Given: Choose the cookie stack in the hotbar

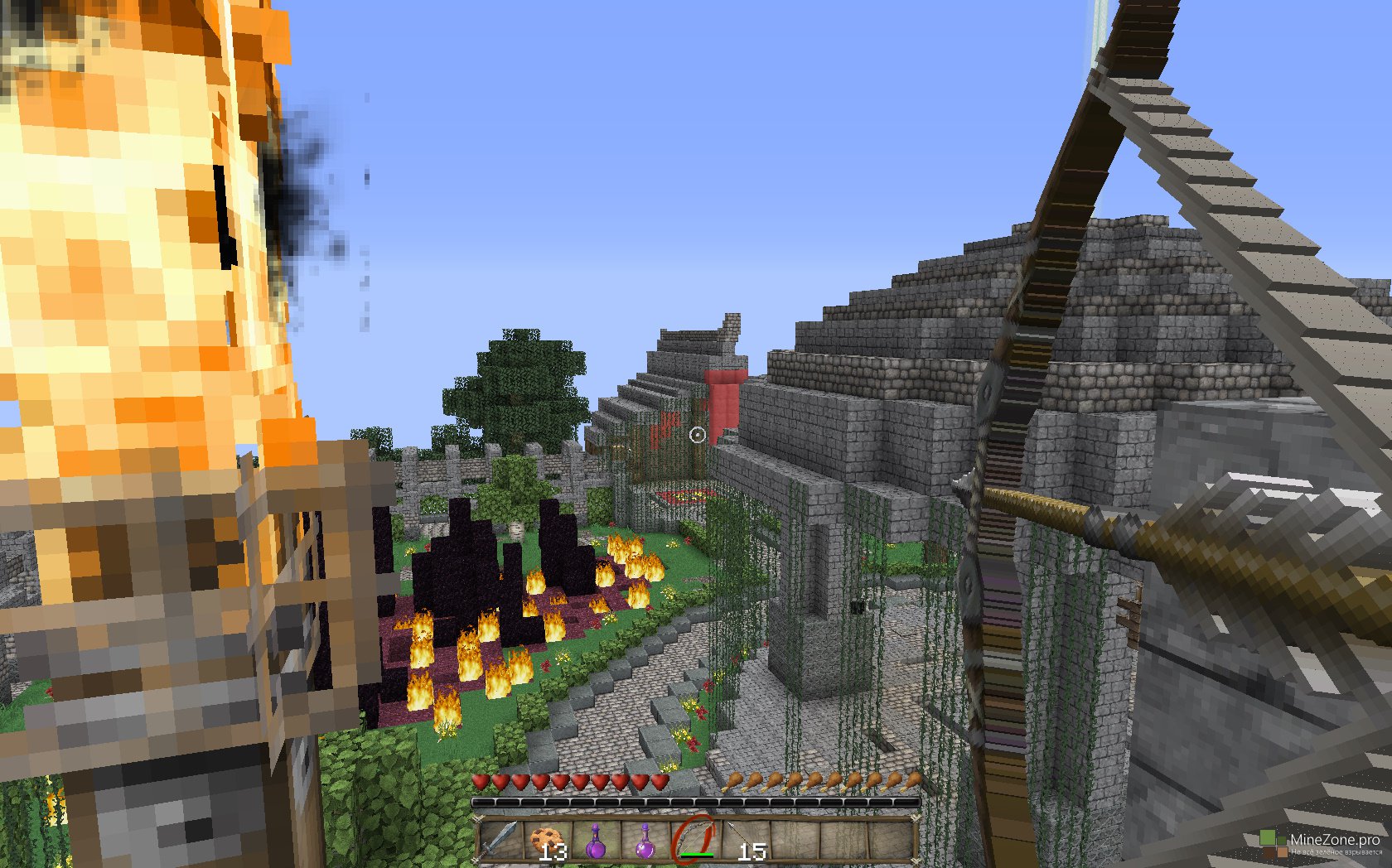Looking at the screenshot, I should [548, 839].
